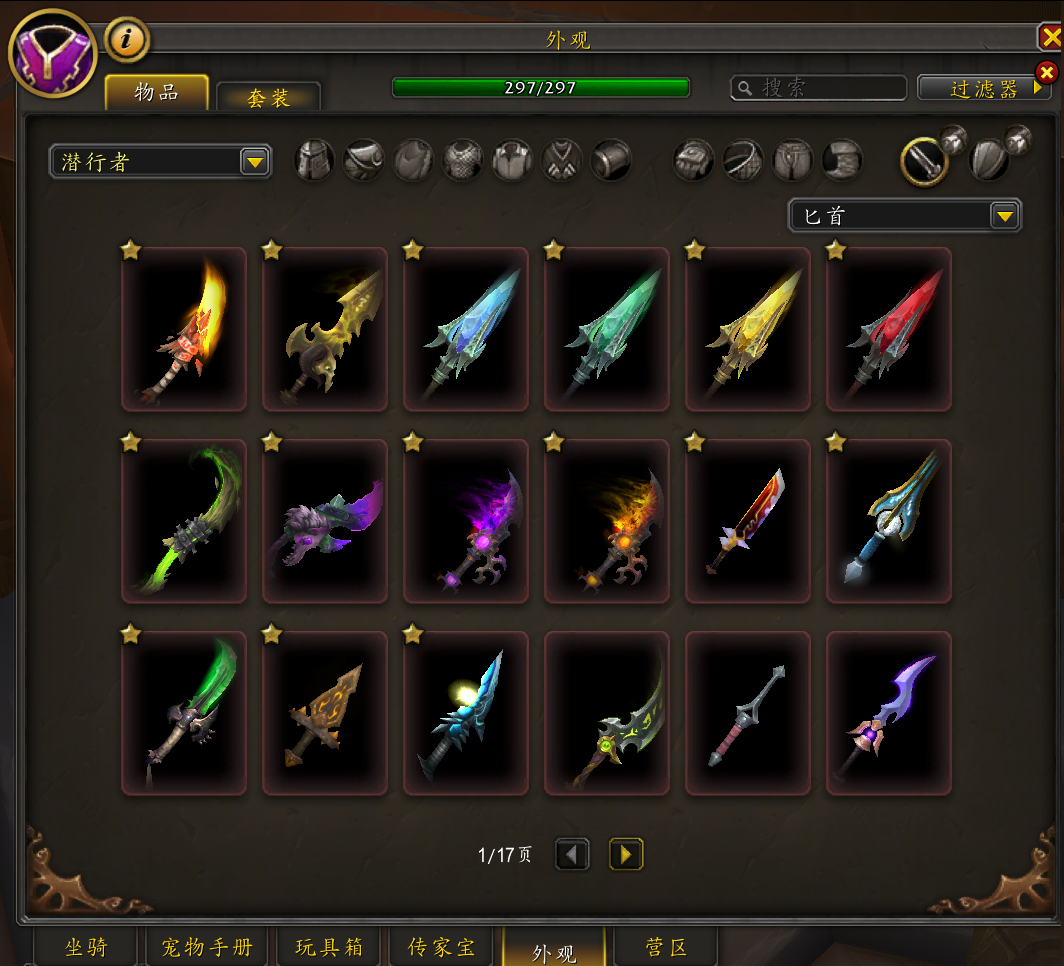Open the 过滤器 filter menu
This screenshot has width=1064, height=966.
[983, 89]
